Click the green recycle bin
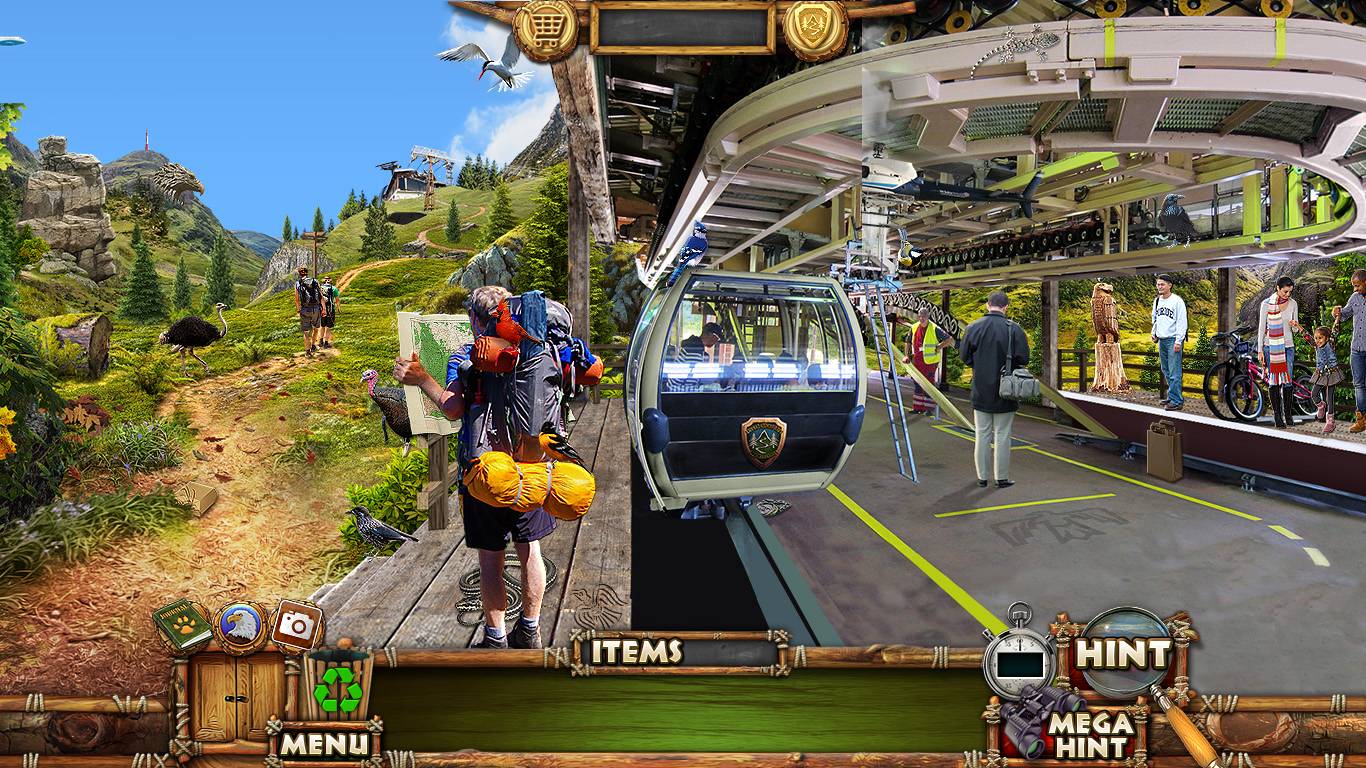 [337, 685]
